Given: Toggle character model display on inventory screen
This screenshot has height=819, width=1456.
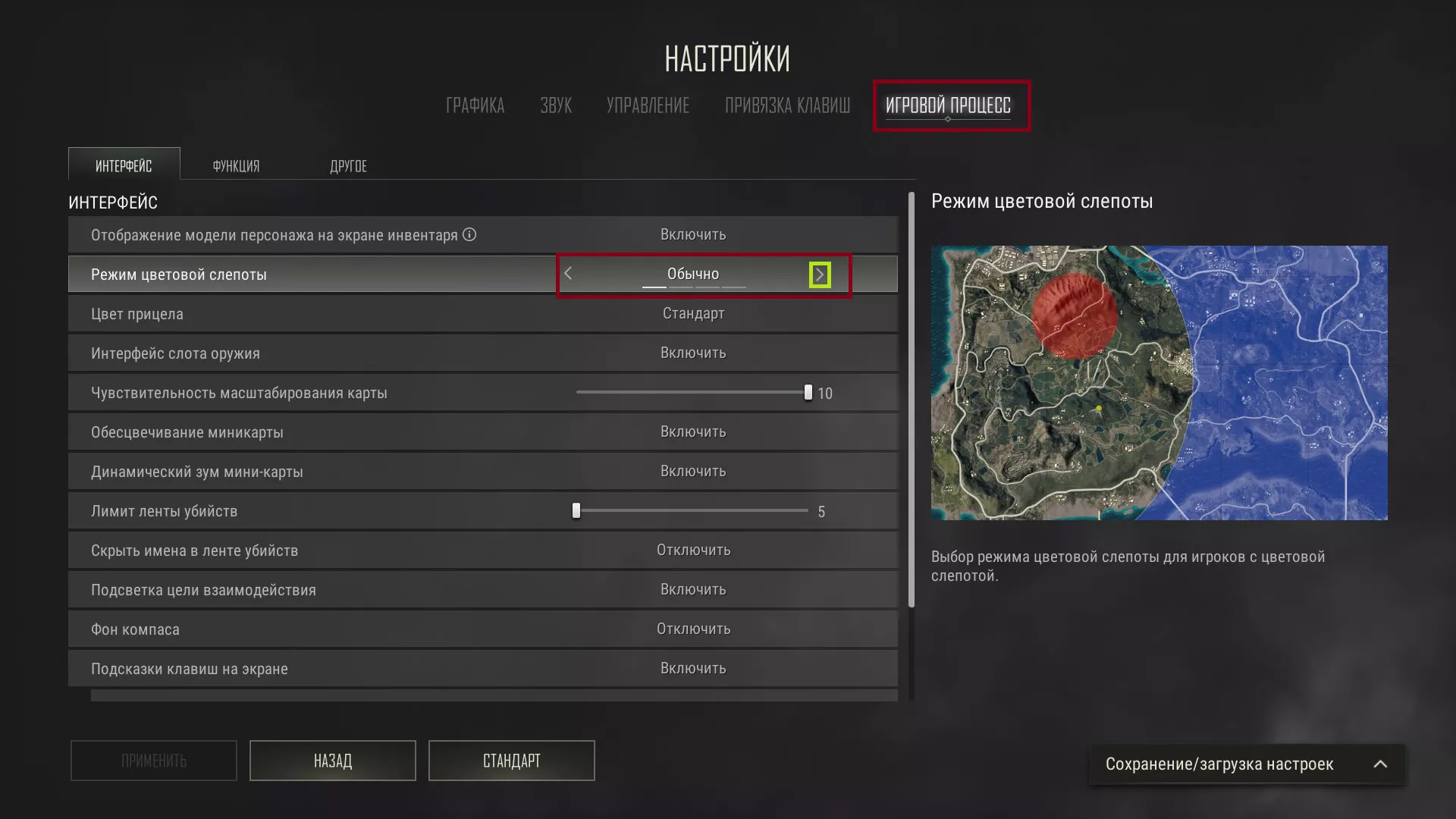Looking at the screenshot, I should pos(693,234).
